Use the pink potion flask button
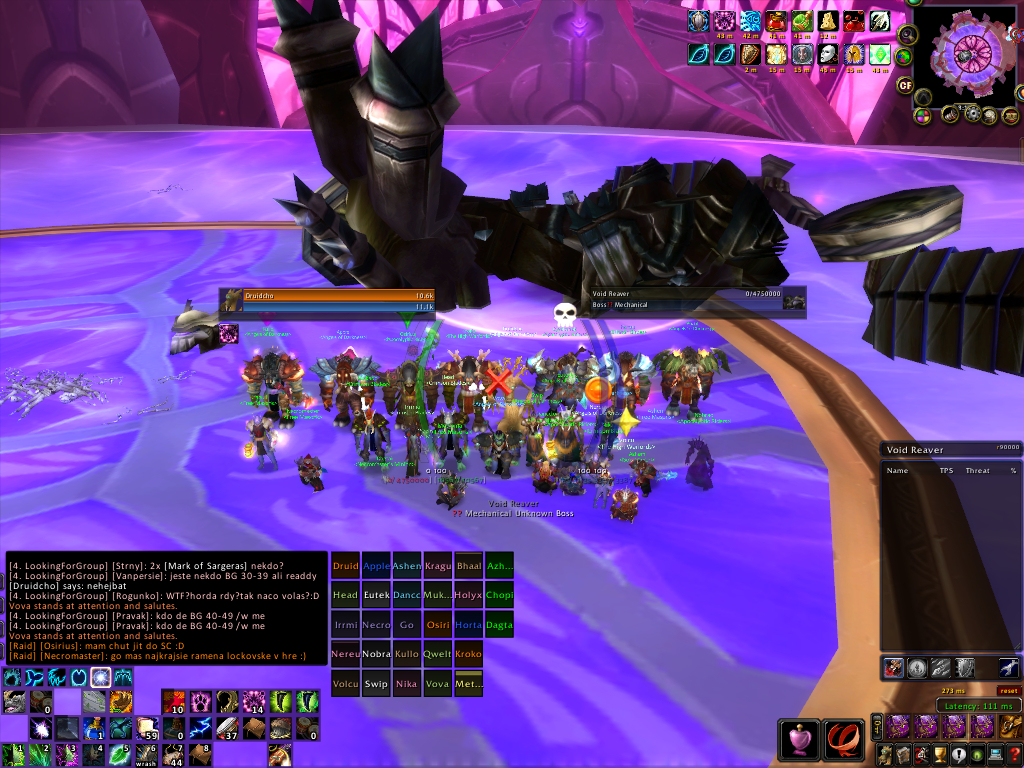The height and width of the screenshot is (768, 1024). tap(798, 739)
